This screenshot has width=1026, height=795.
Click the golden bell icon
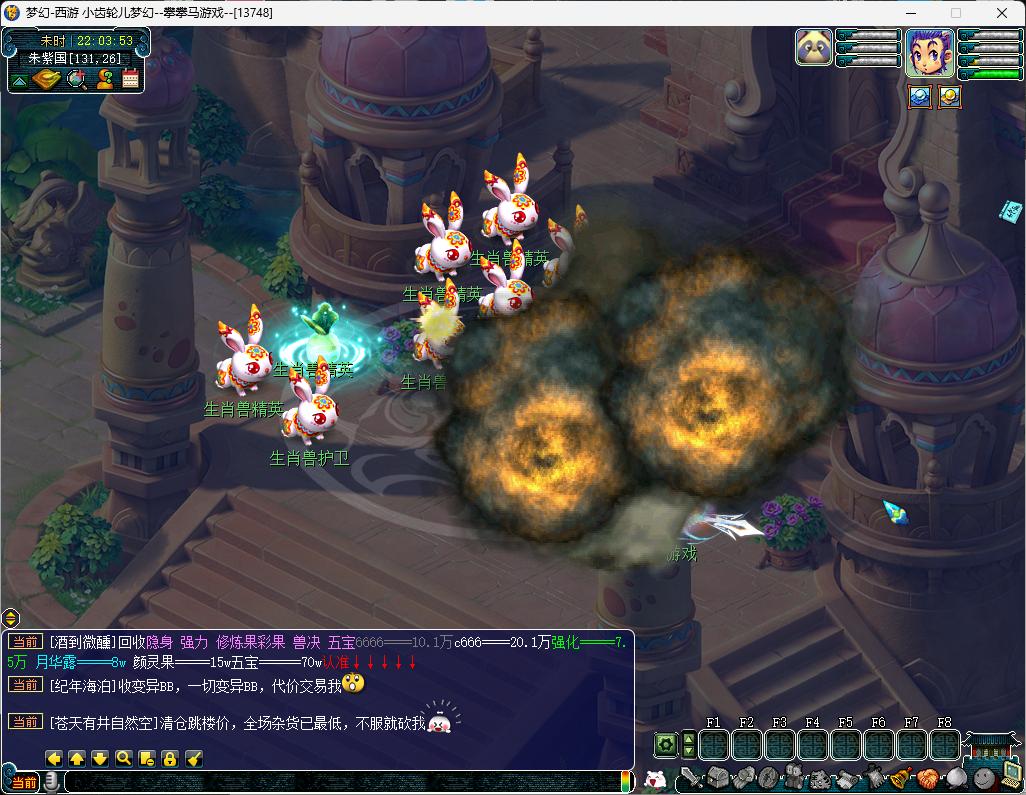coord(900,778)
